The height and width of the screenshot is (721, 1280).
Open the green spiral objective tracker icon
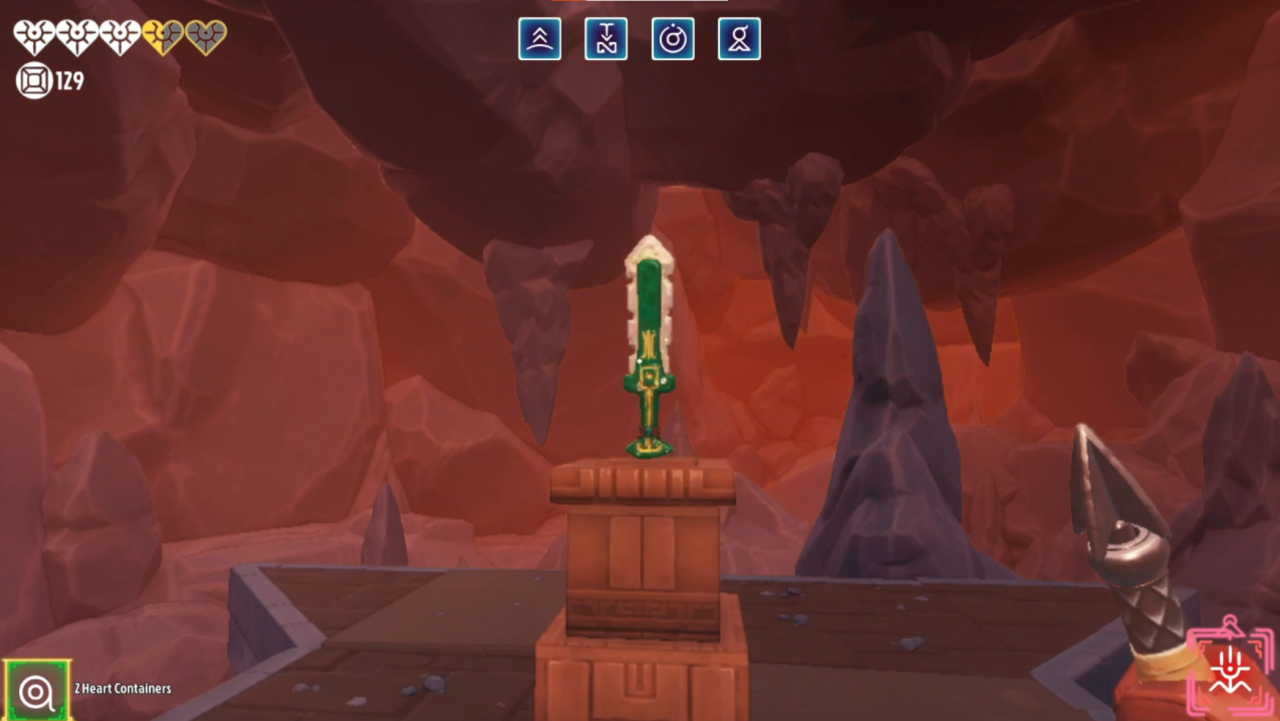pyautogui.click(x=37, y=690)
